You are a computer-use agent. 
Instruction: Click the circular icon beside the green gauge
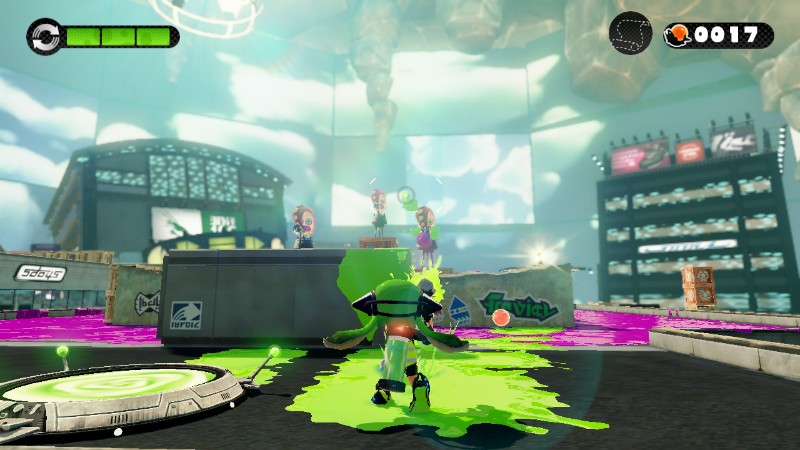click(44, 37)
